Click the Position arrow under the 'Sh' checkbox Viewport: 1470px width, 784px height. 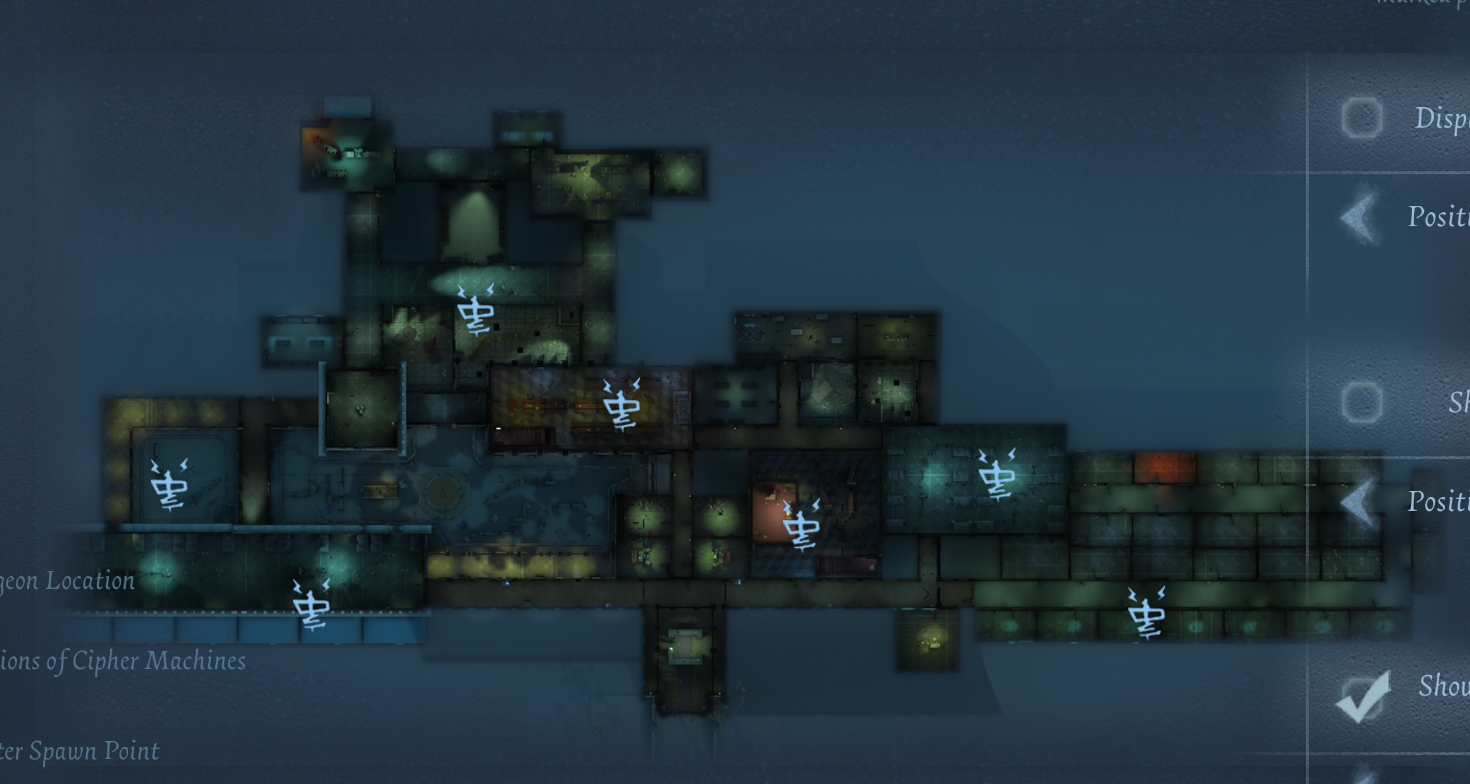1360,502
